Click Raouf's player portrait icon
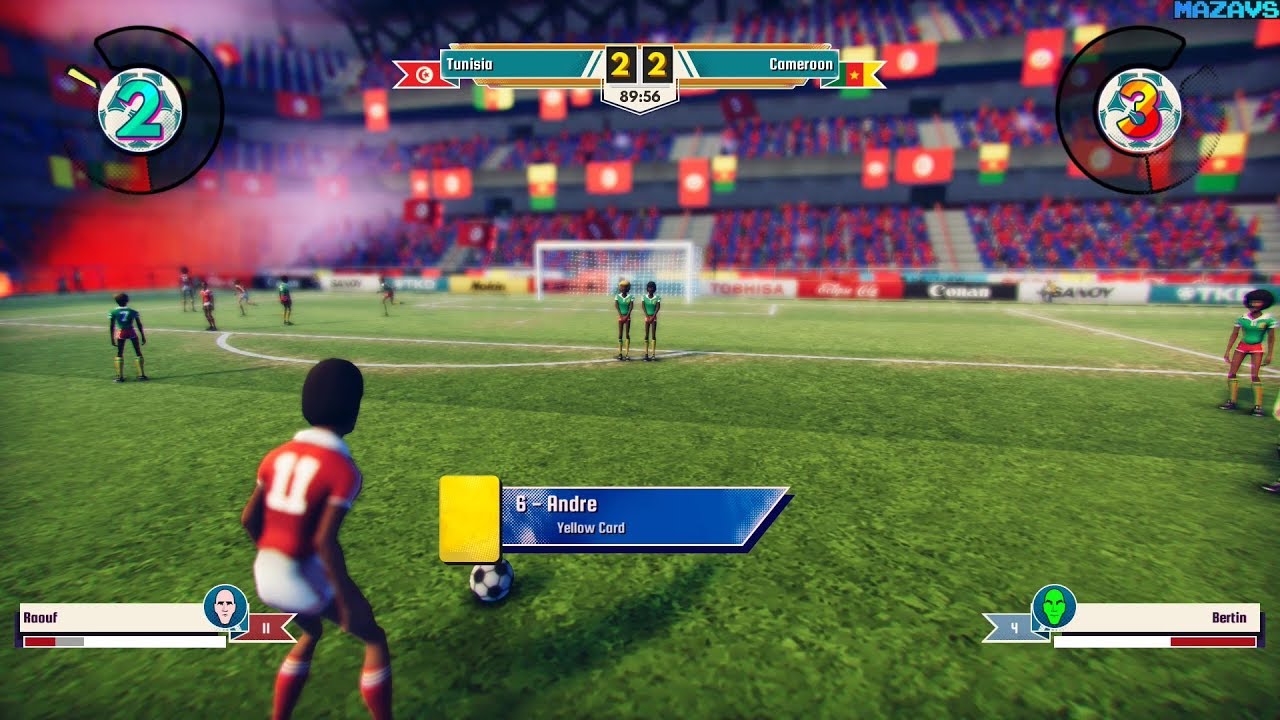1280x720 pixels. tap(225, 606)
